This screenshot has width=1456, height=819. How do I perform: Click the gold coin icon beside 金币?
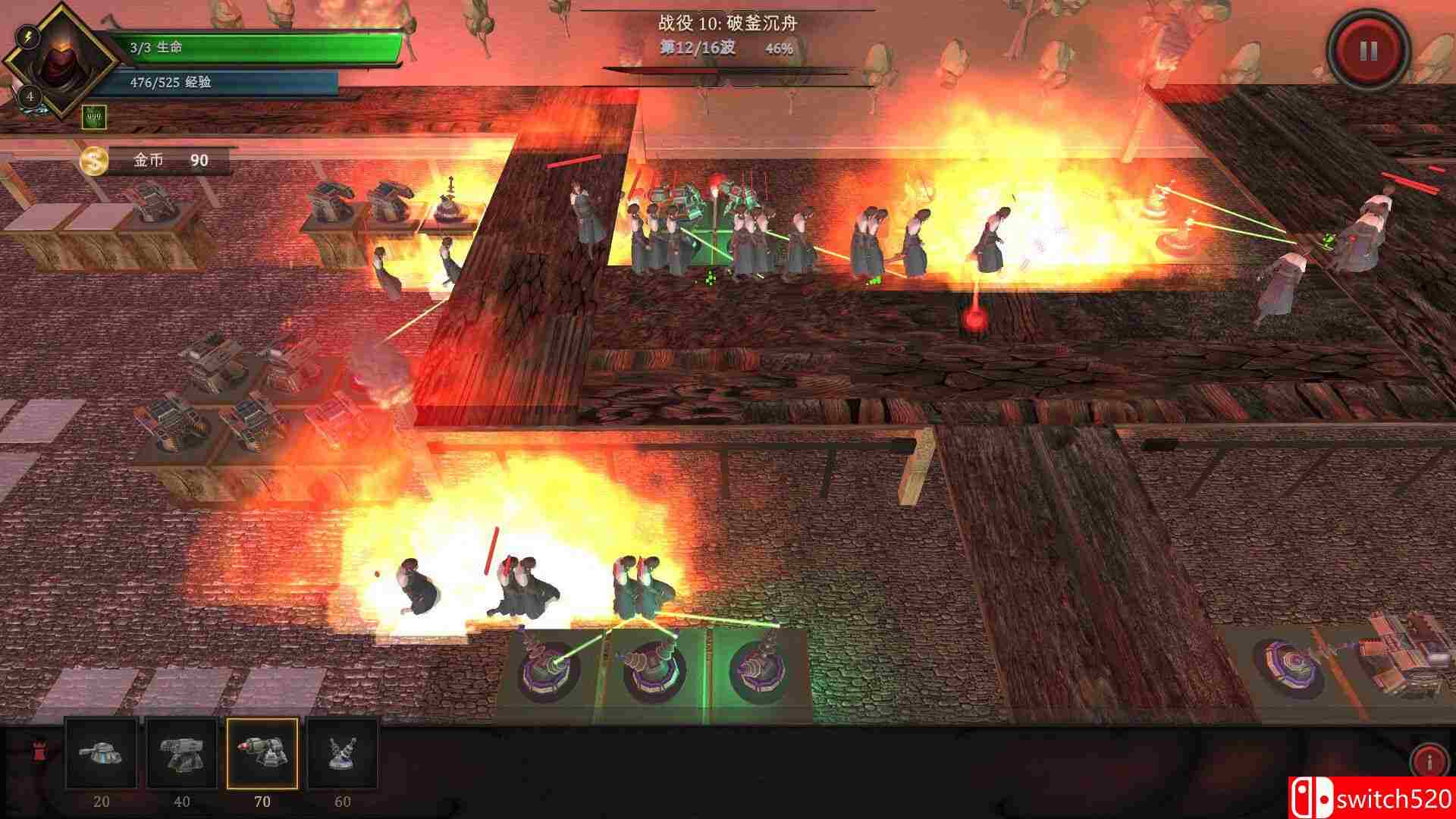pos(93,160)
